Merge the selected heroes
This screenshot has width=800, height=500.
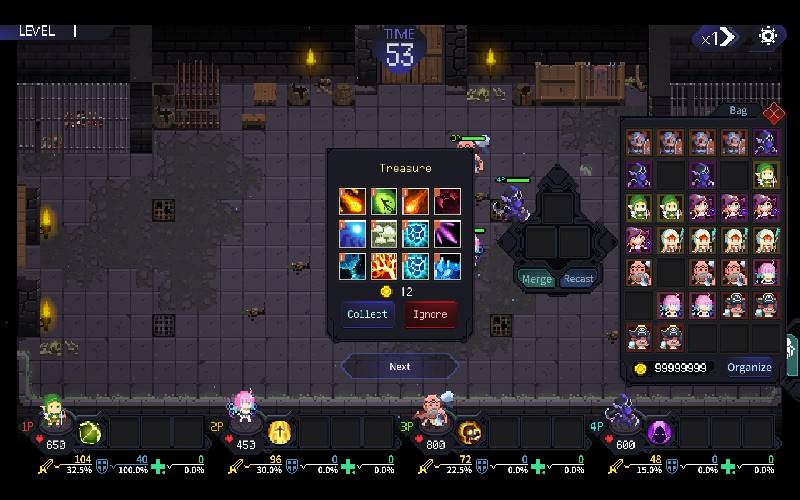pos(537,279)
